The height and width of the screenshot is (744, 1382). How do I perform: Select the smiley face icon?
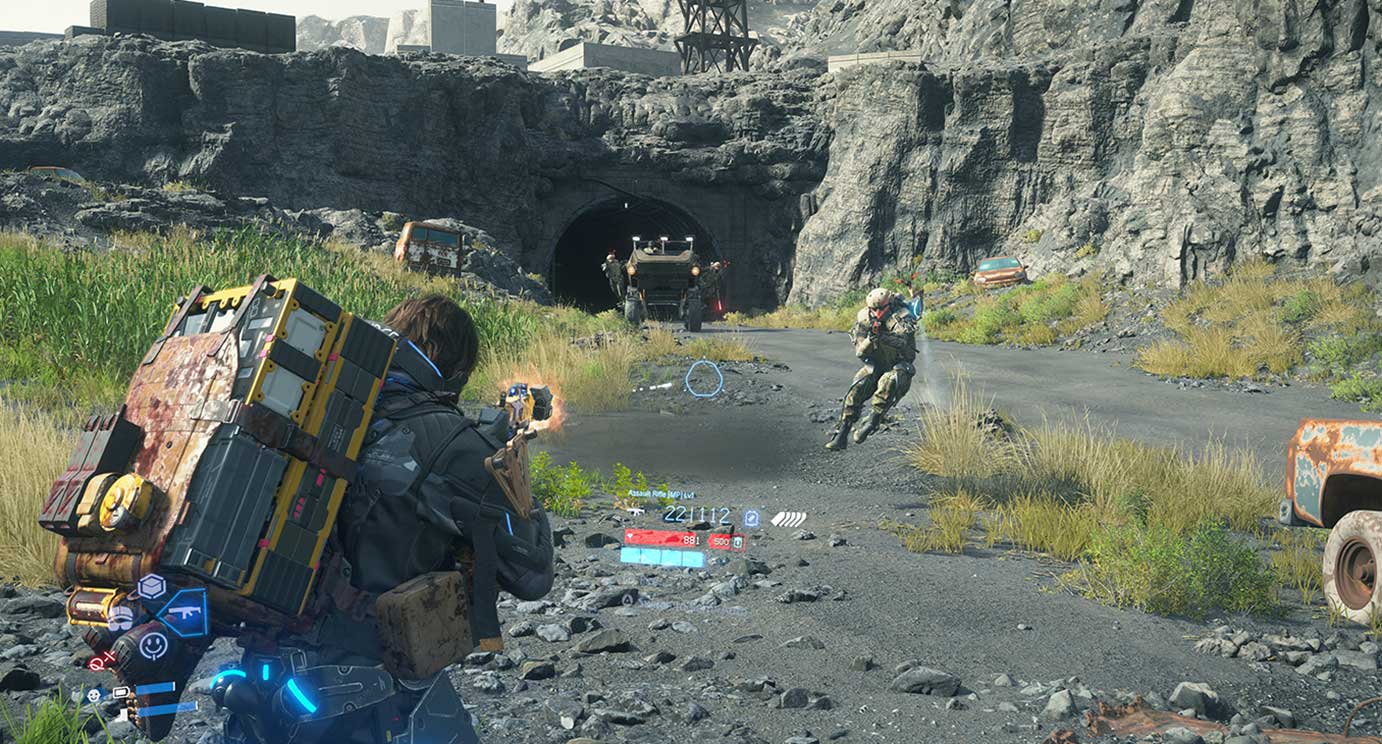[x=153, y=646]
